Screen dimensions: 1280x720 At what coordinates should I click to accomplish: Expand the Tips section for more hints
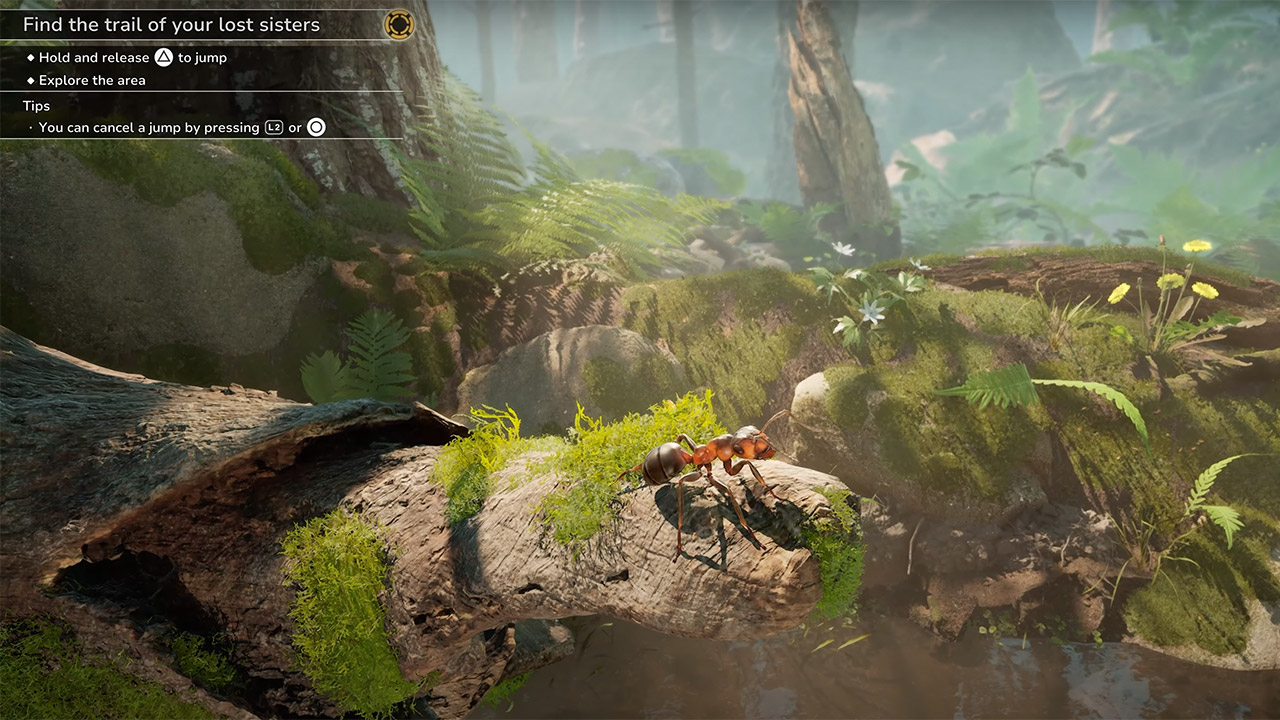(37, 105)
